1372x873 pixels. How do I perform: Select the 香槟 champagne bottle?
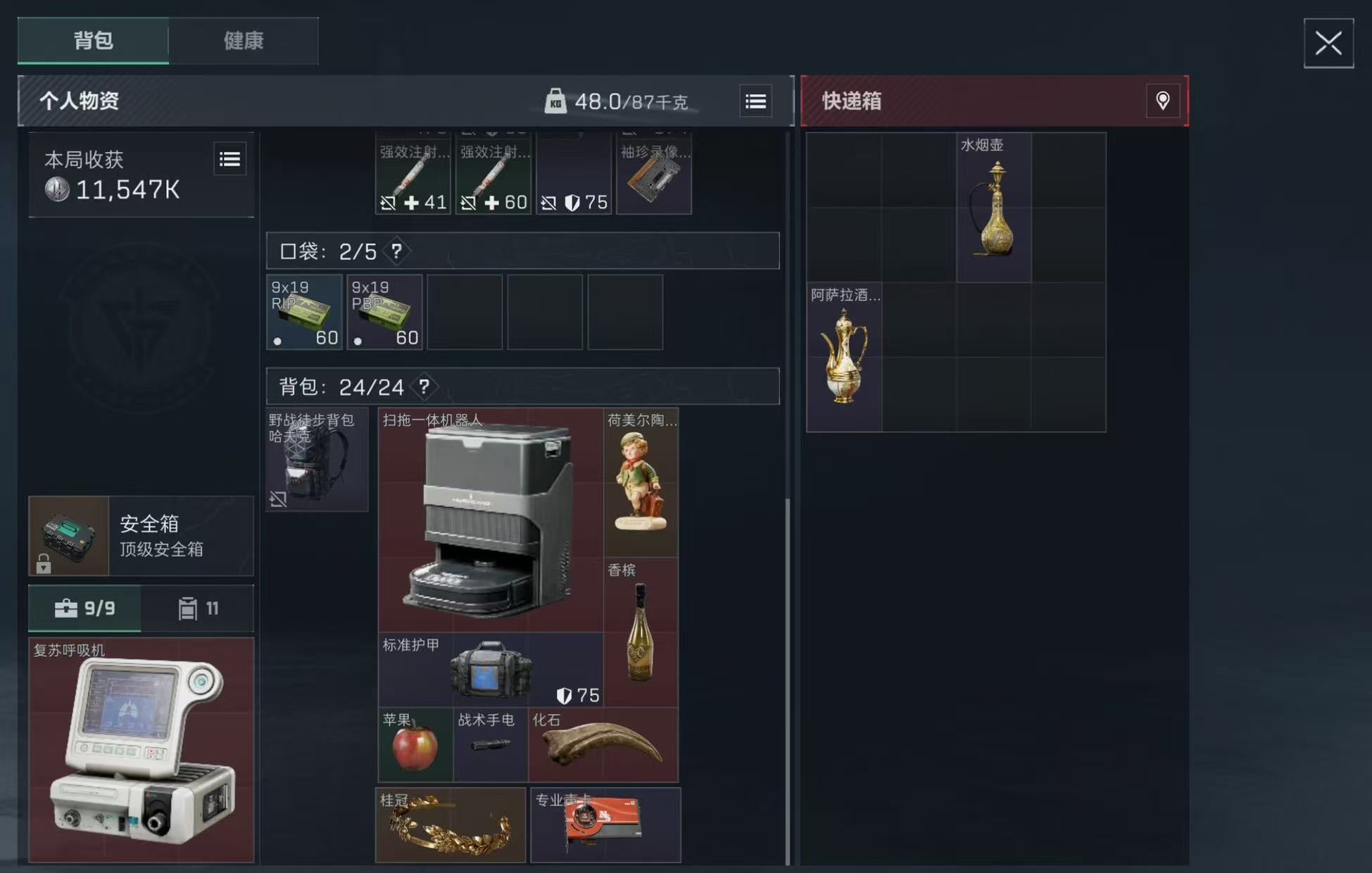pyautogui.click(x=640, y=630)
